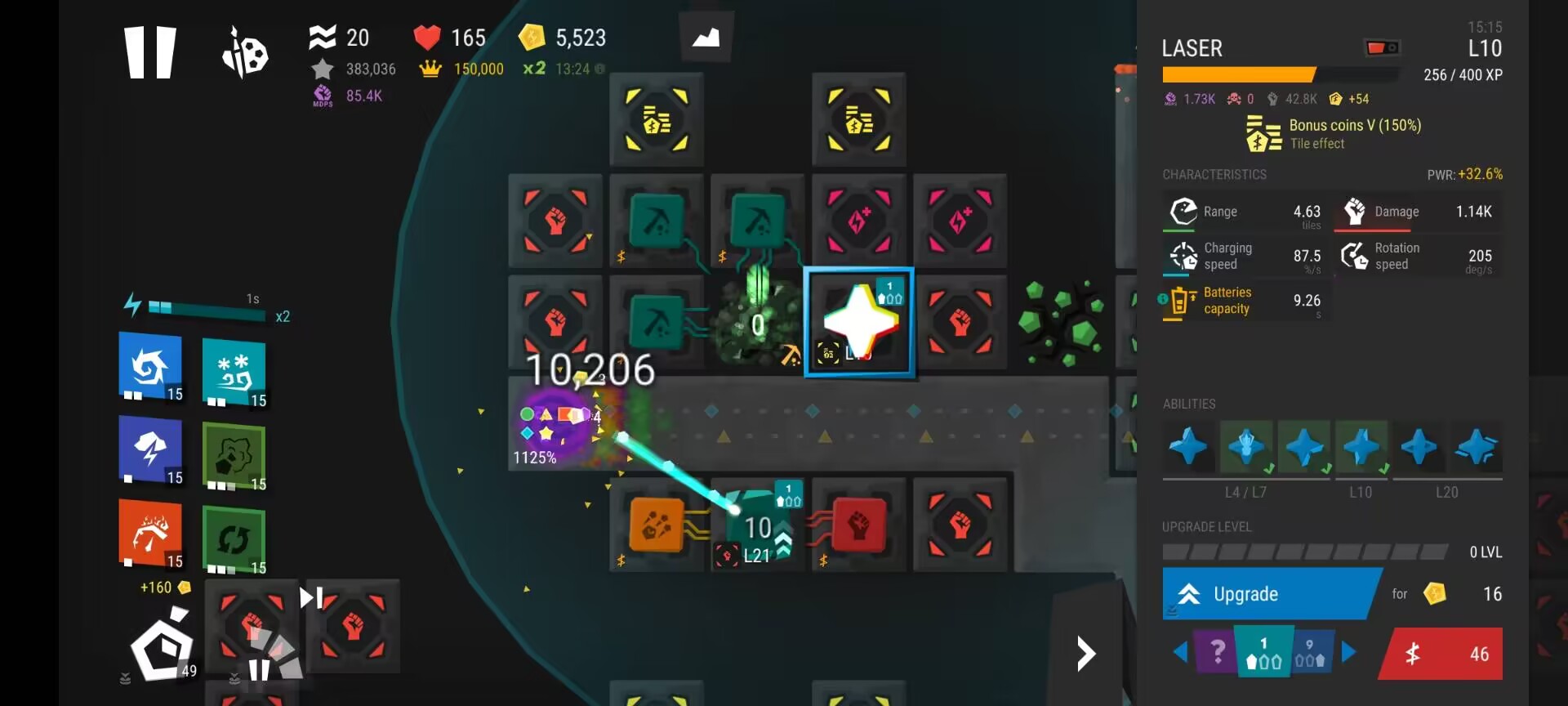This screenshot has width=1568, height=706.
Task: Click the dice bug icon in top bar
Action: click(244, 52)
